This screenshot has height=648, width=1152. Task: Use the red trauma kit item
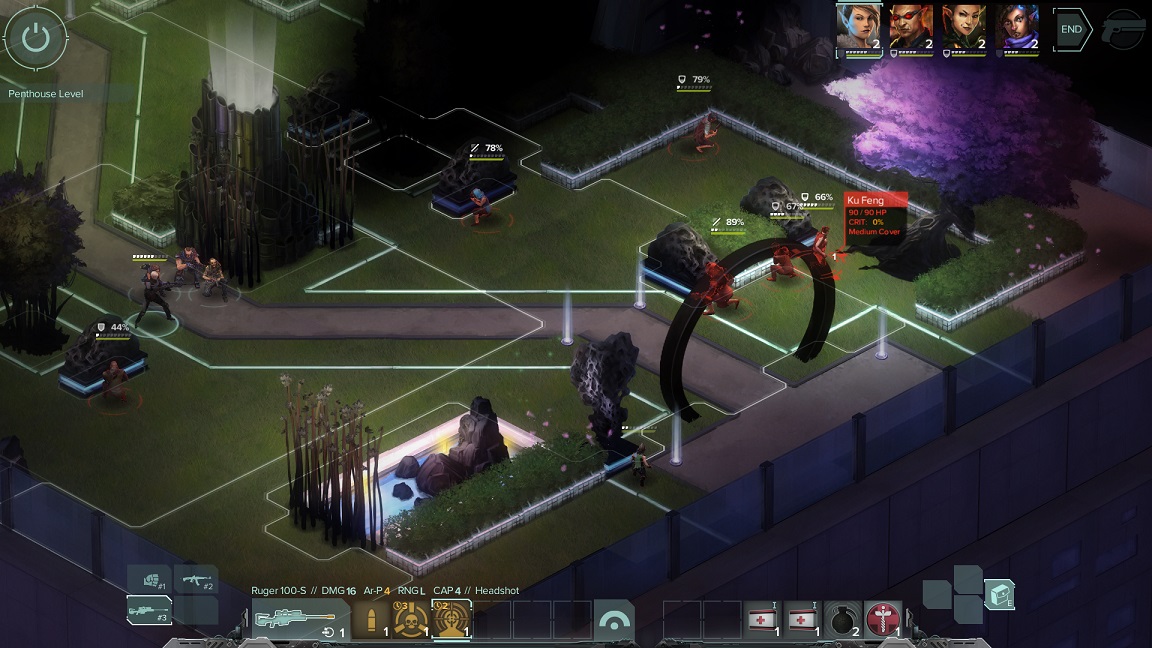(x=882, y=620)
